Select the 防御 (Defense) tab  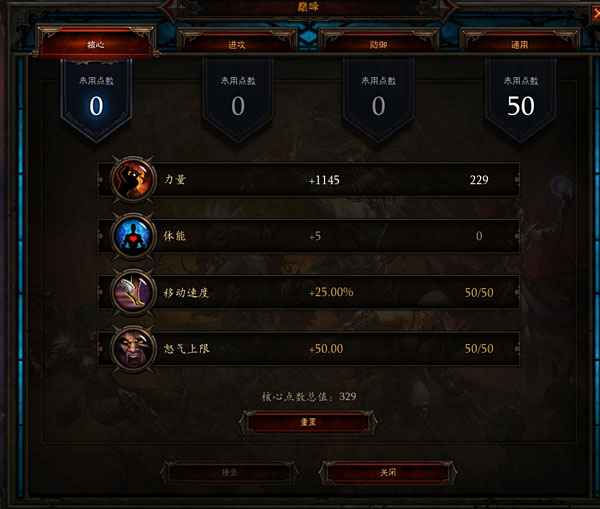[x=378, y=45]
